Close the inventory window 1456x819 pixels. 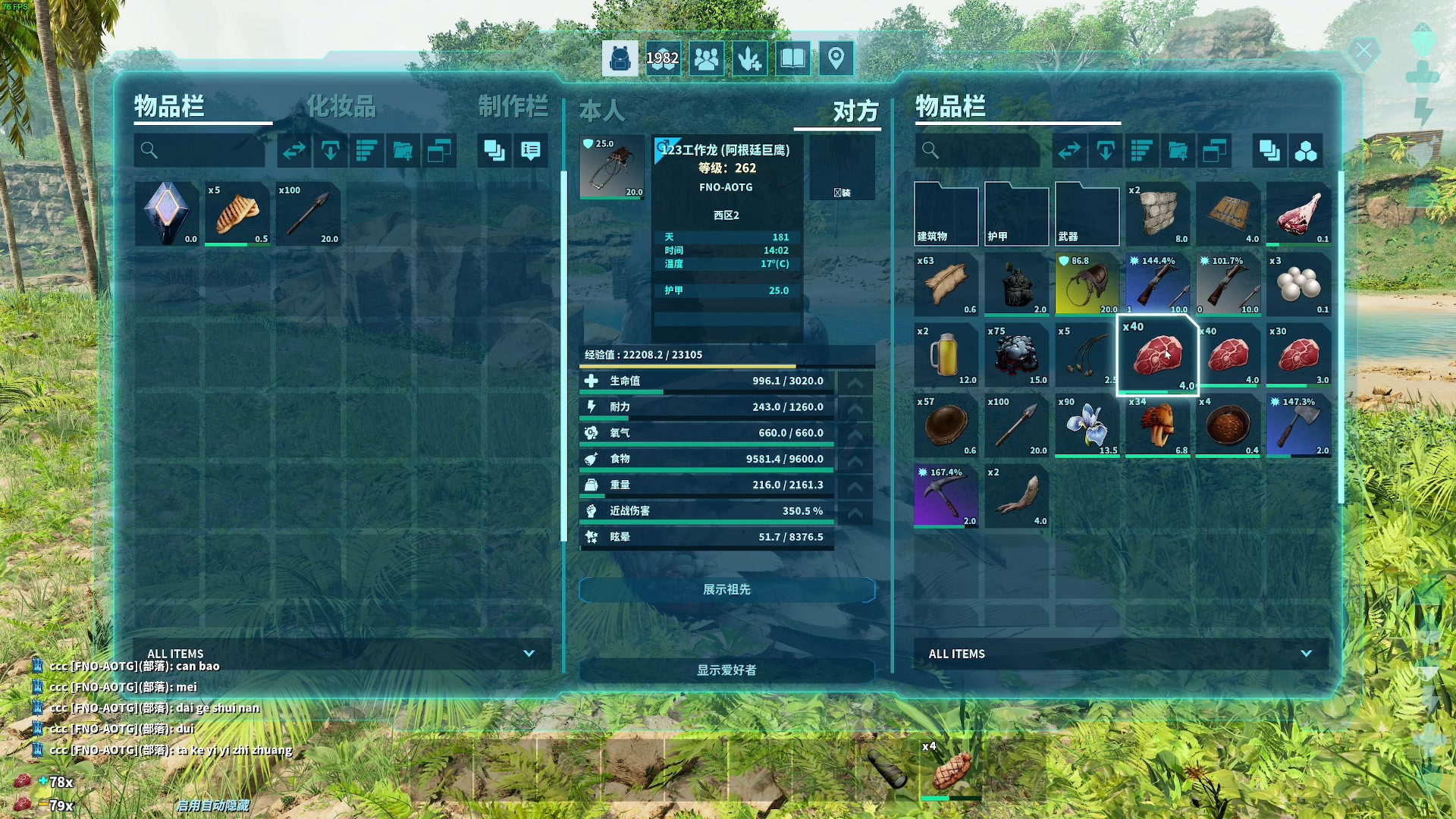click(1363, 52)
